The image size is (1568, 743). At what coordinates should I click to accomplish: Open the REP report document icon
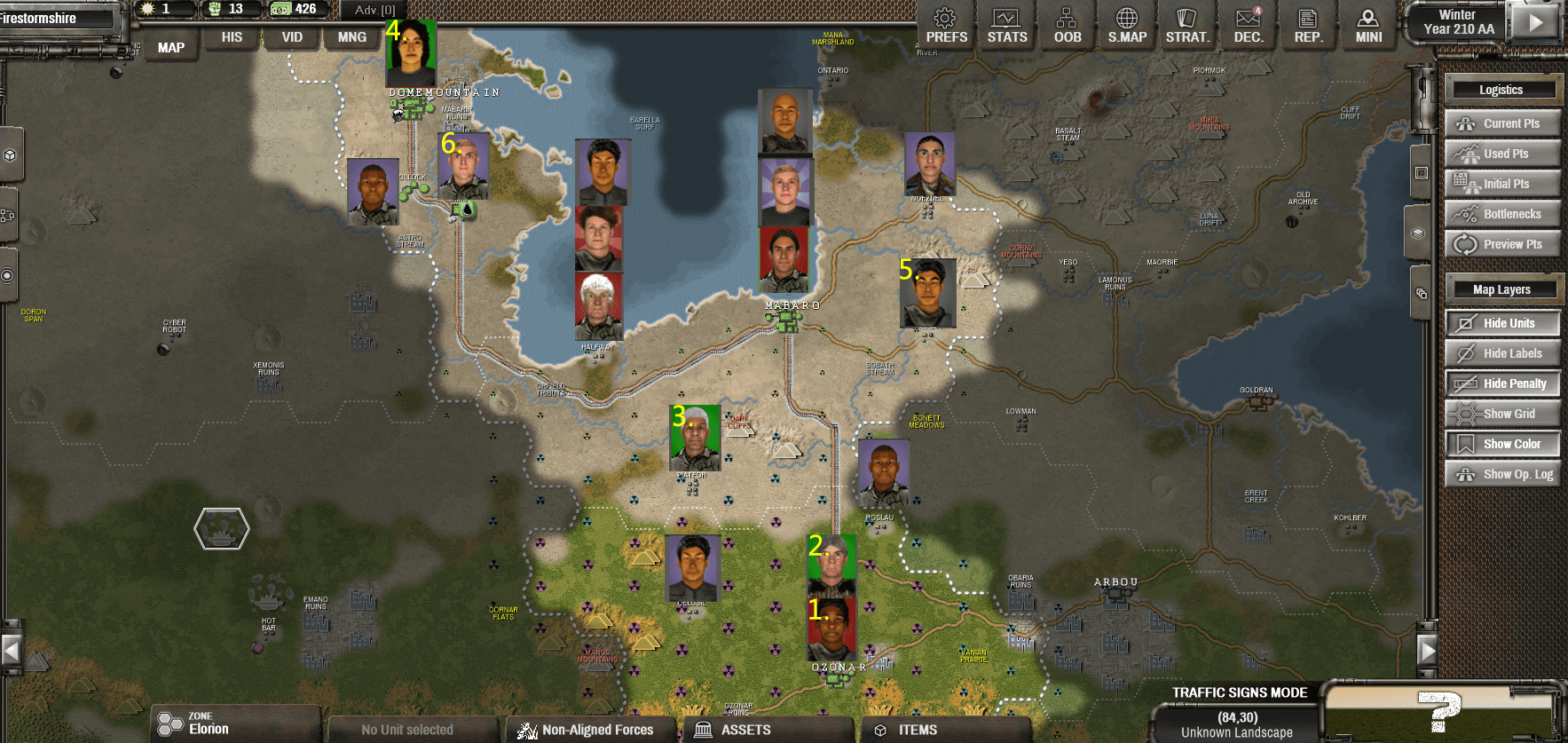pyautogui.click(x=1307, y=24)
